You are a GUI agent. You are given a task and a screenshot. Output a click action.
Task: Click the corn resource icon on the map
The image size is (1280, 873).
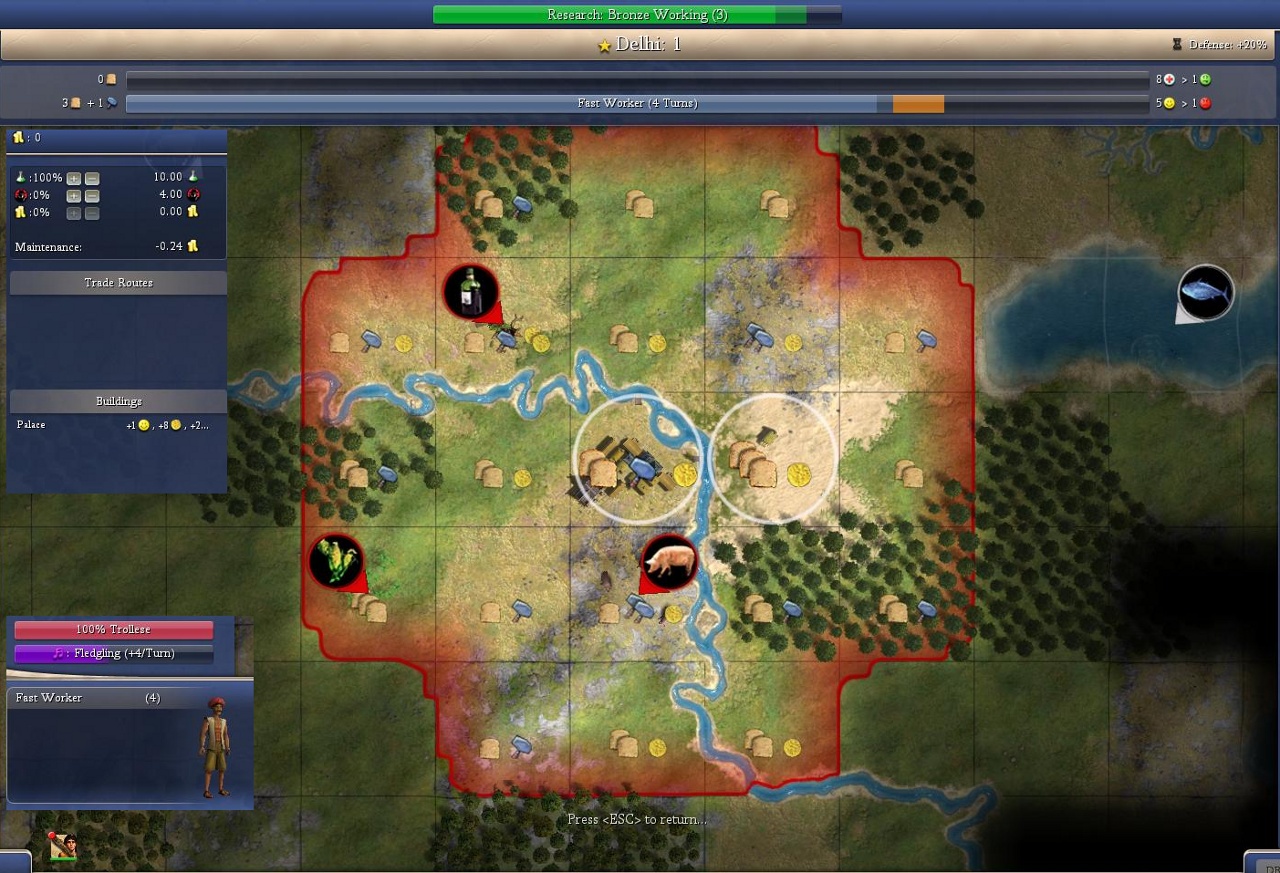tap(336, 561)
